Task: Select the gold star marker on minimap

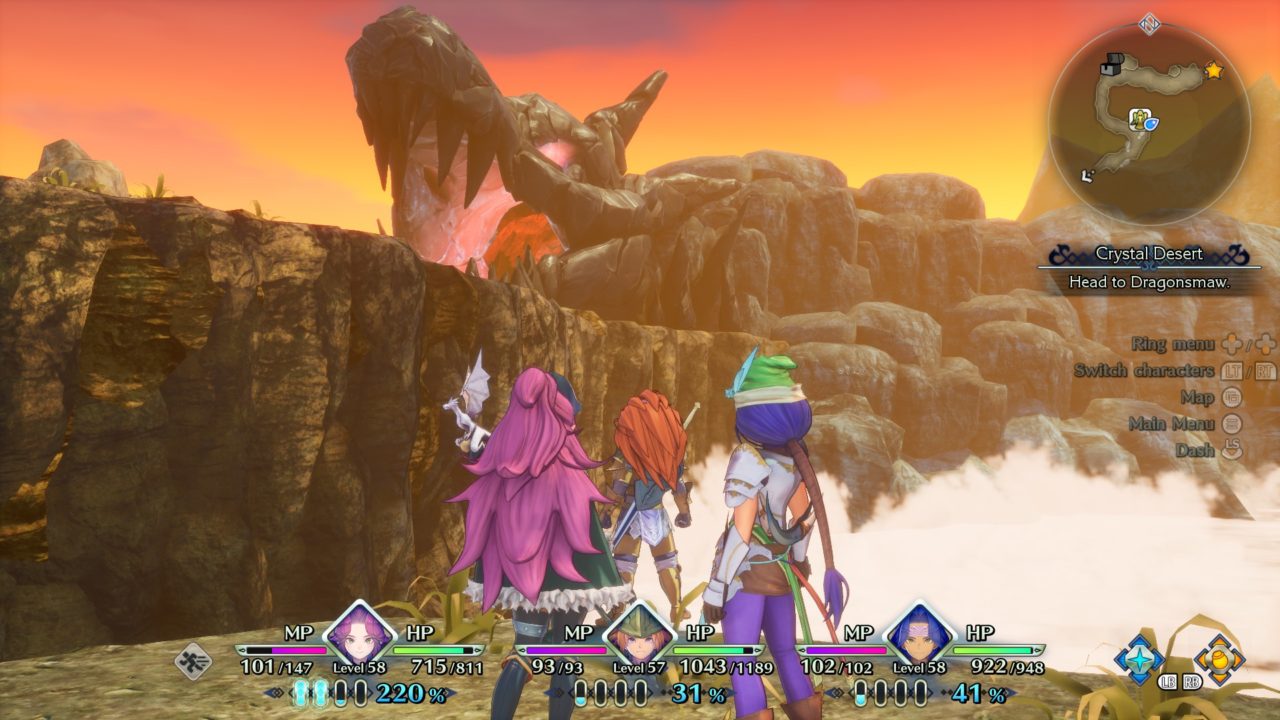Action: coord(1213,70)
